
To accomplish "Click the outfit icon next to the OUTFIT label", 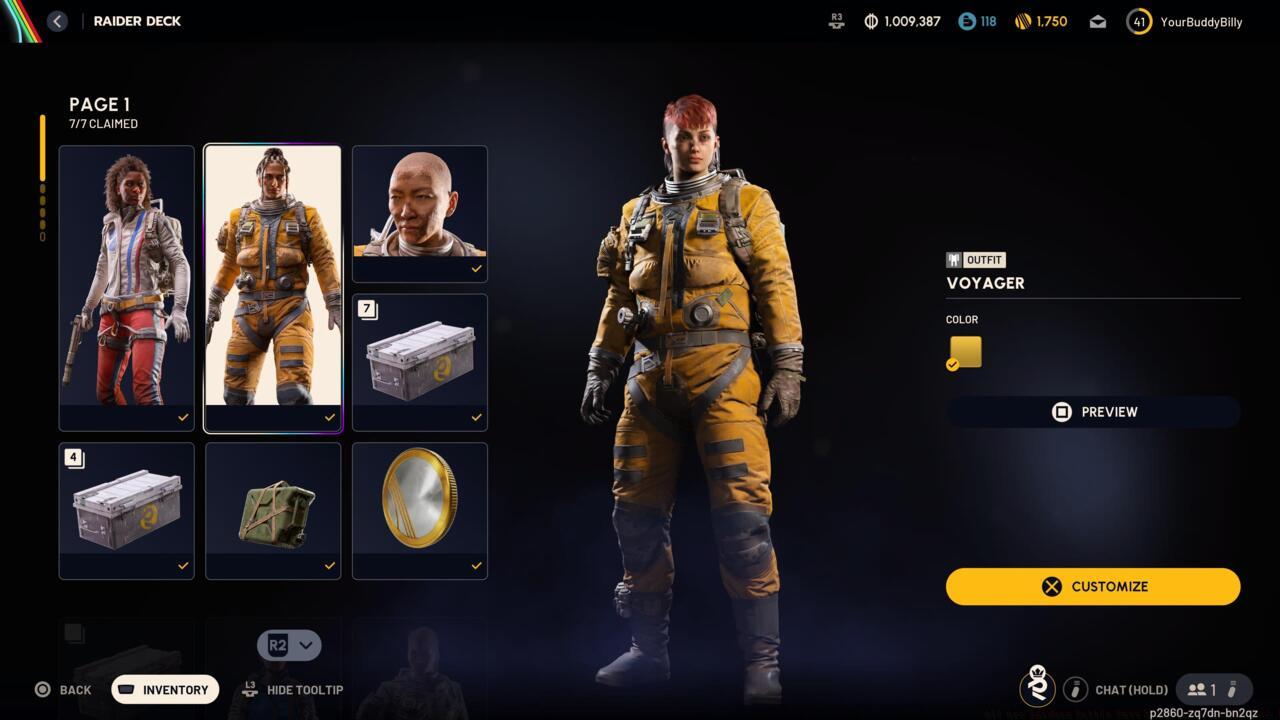I will tap(954, 259).
